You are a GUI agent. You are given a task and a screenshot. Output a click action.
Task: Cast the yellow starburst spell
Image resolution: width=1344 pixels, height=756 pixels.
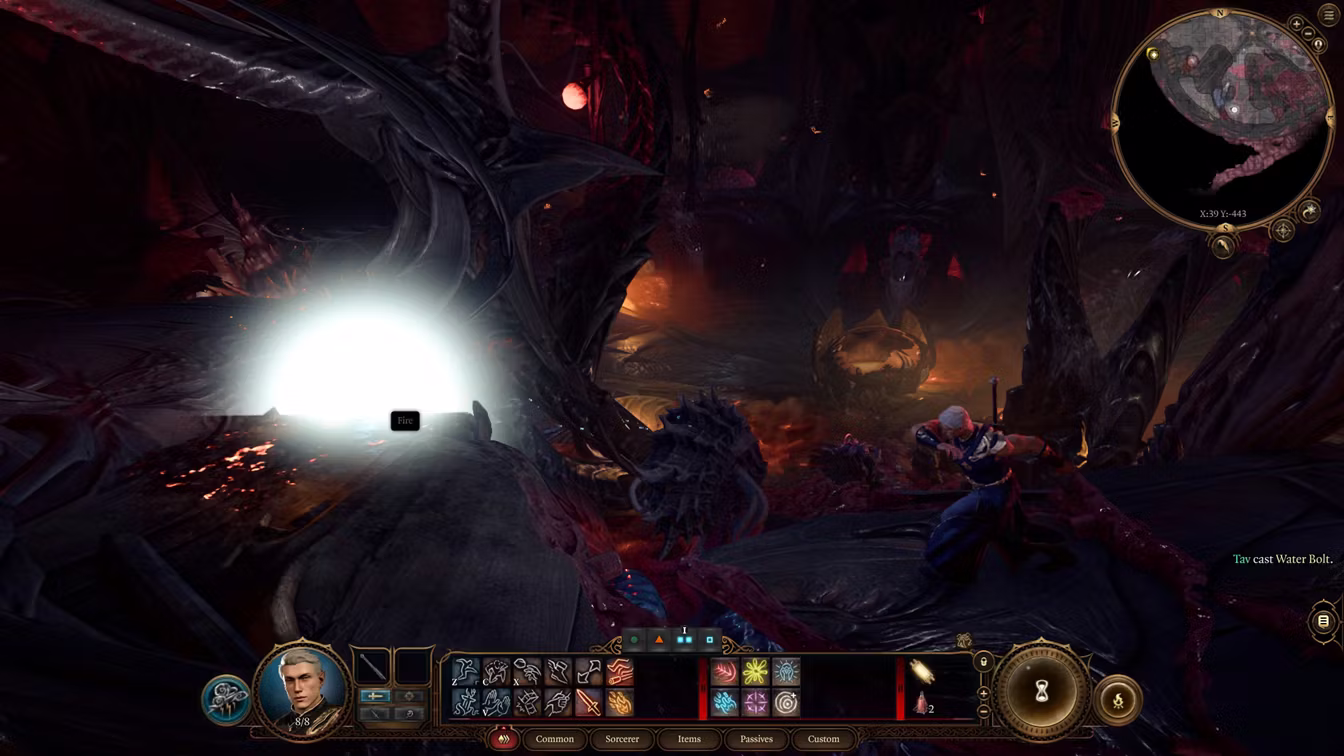click(x=755, y=672)
